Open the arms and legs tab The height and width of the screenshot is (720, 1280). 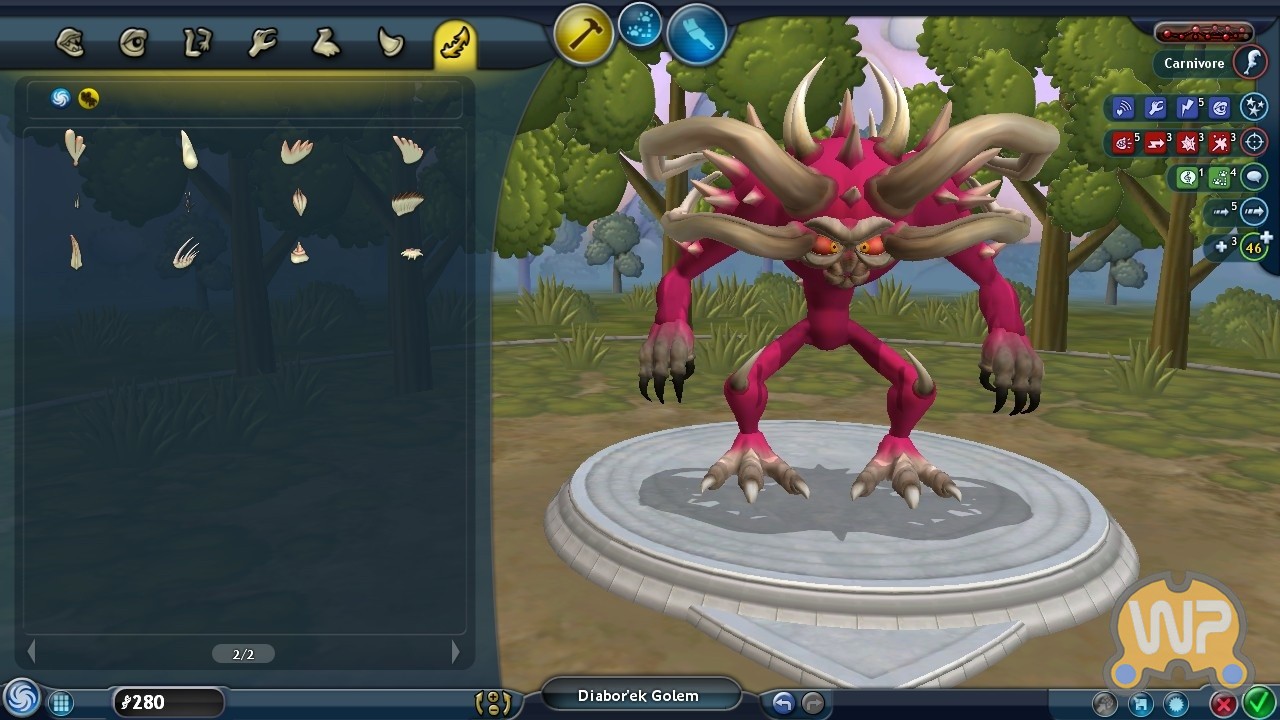pyautogui.click(x=197, y=43)
